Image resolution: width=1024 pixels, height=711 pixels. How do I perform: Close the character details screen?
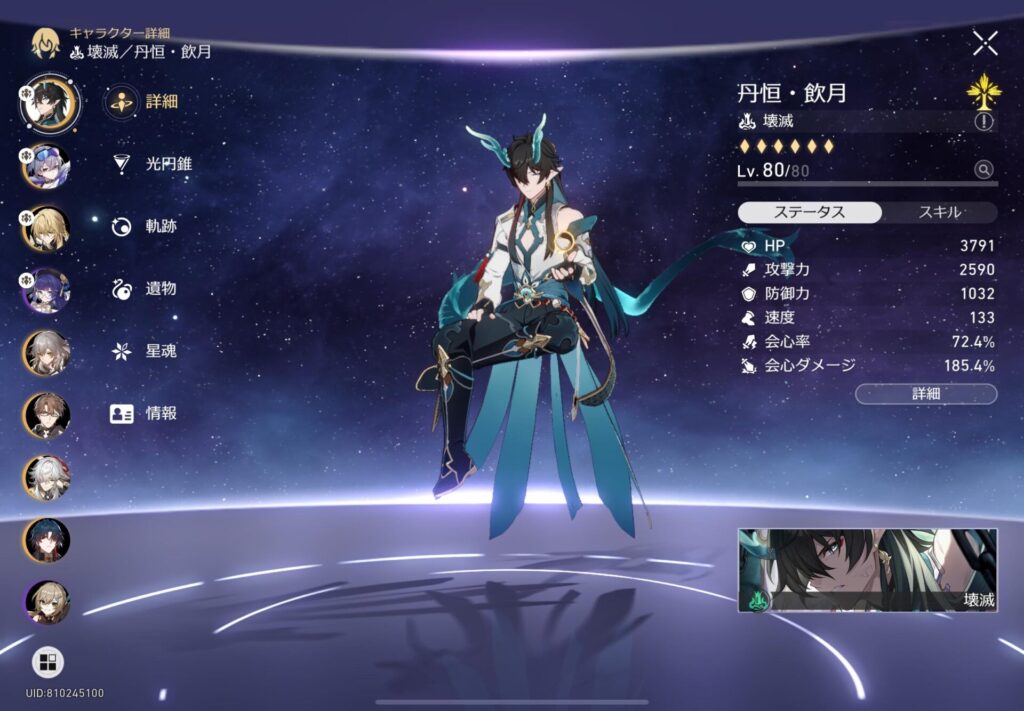click(x=985, y=42)
